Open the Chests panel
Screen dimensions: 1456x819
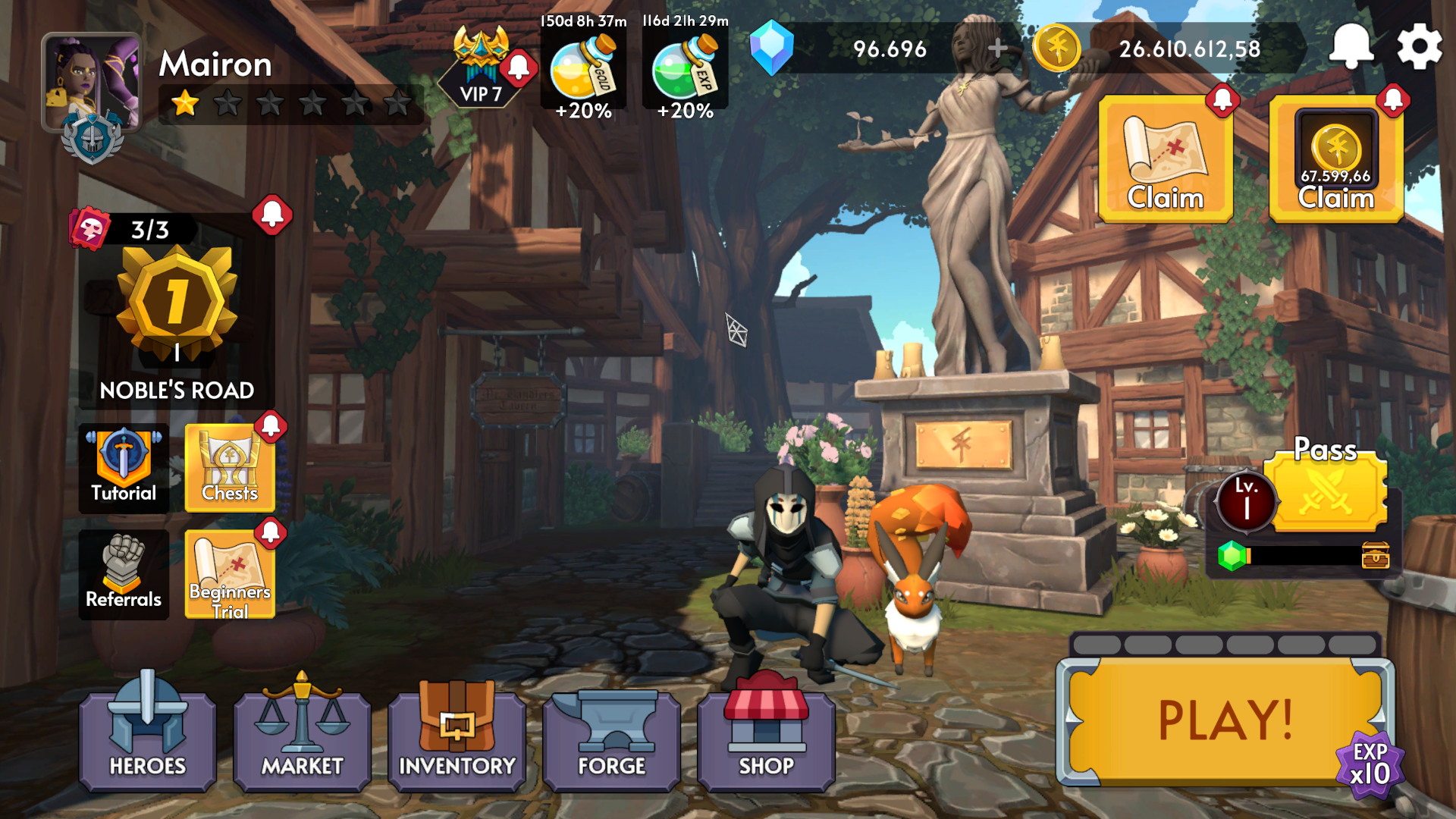231,466
